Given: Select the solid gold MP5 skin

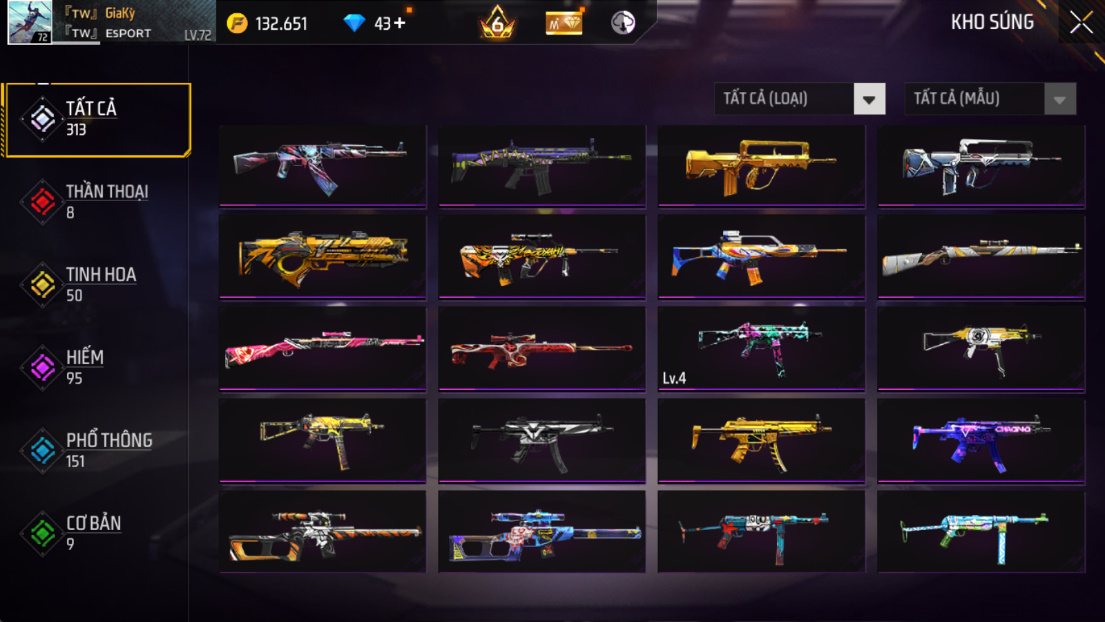Looking at the screenshot, I should (761, 440).
